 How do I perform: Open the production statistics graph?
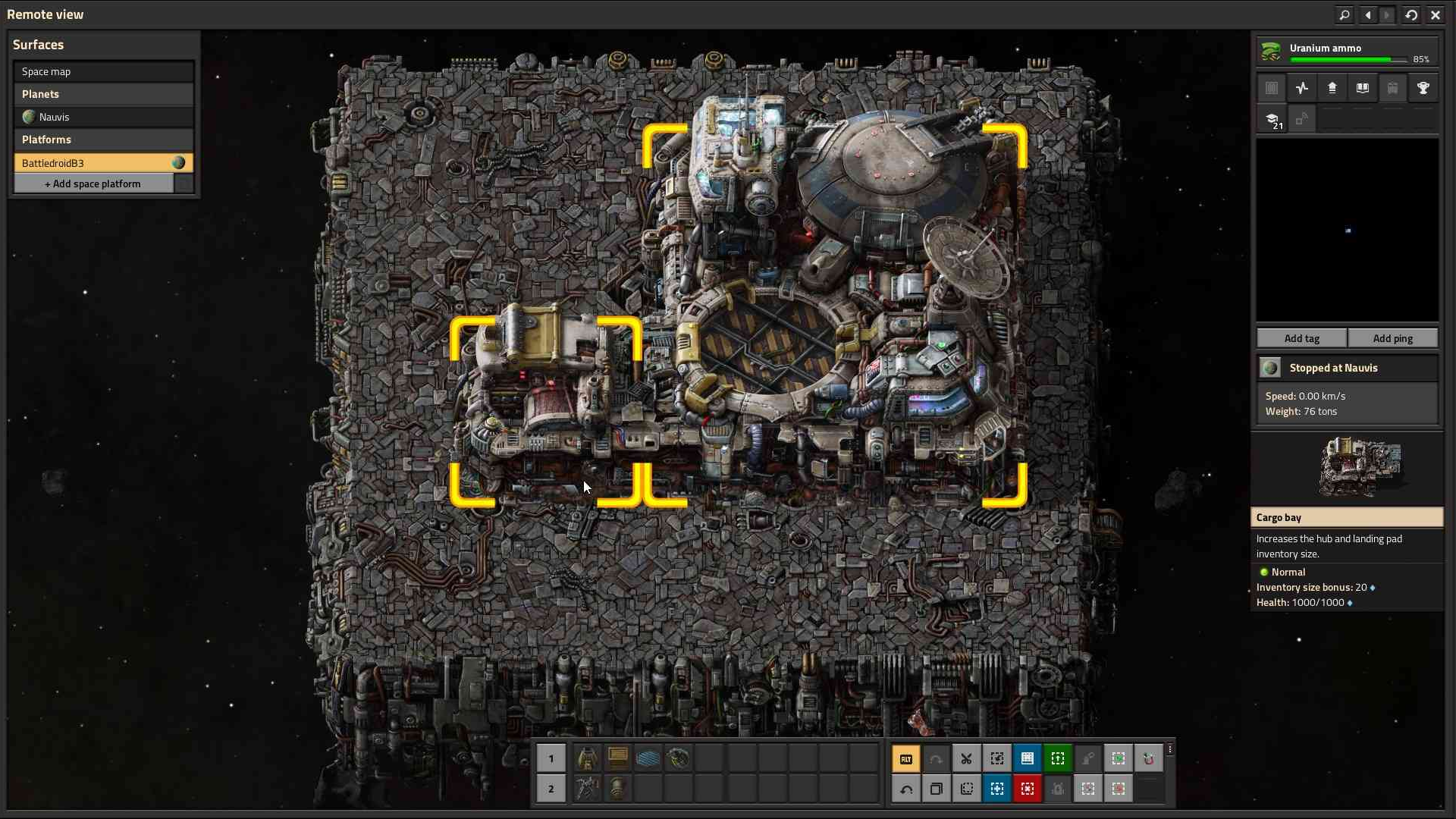tap(1301, 87)
